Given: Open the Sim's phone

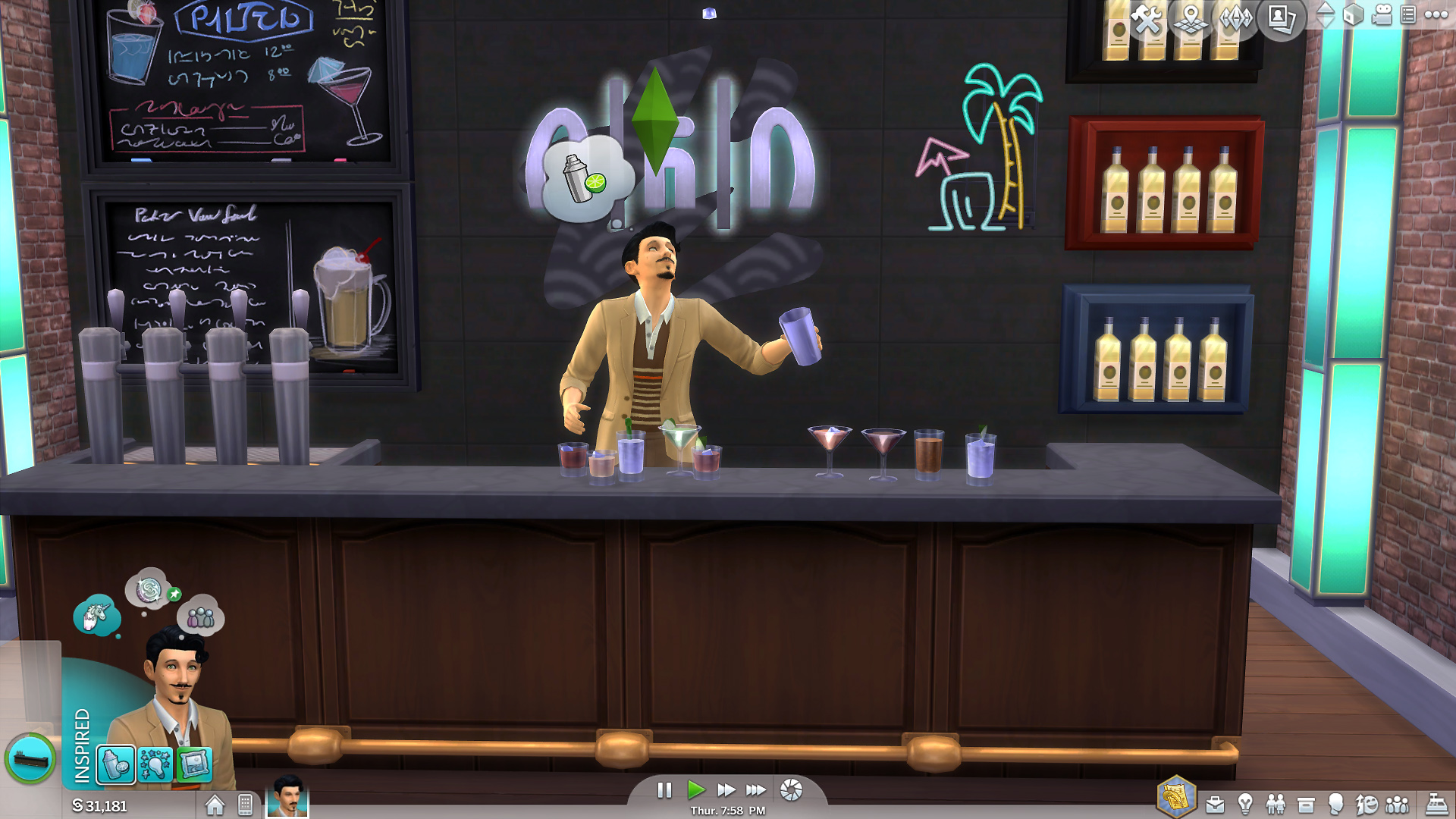Looking at the screenshot, I should [245, 805].
